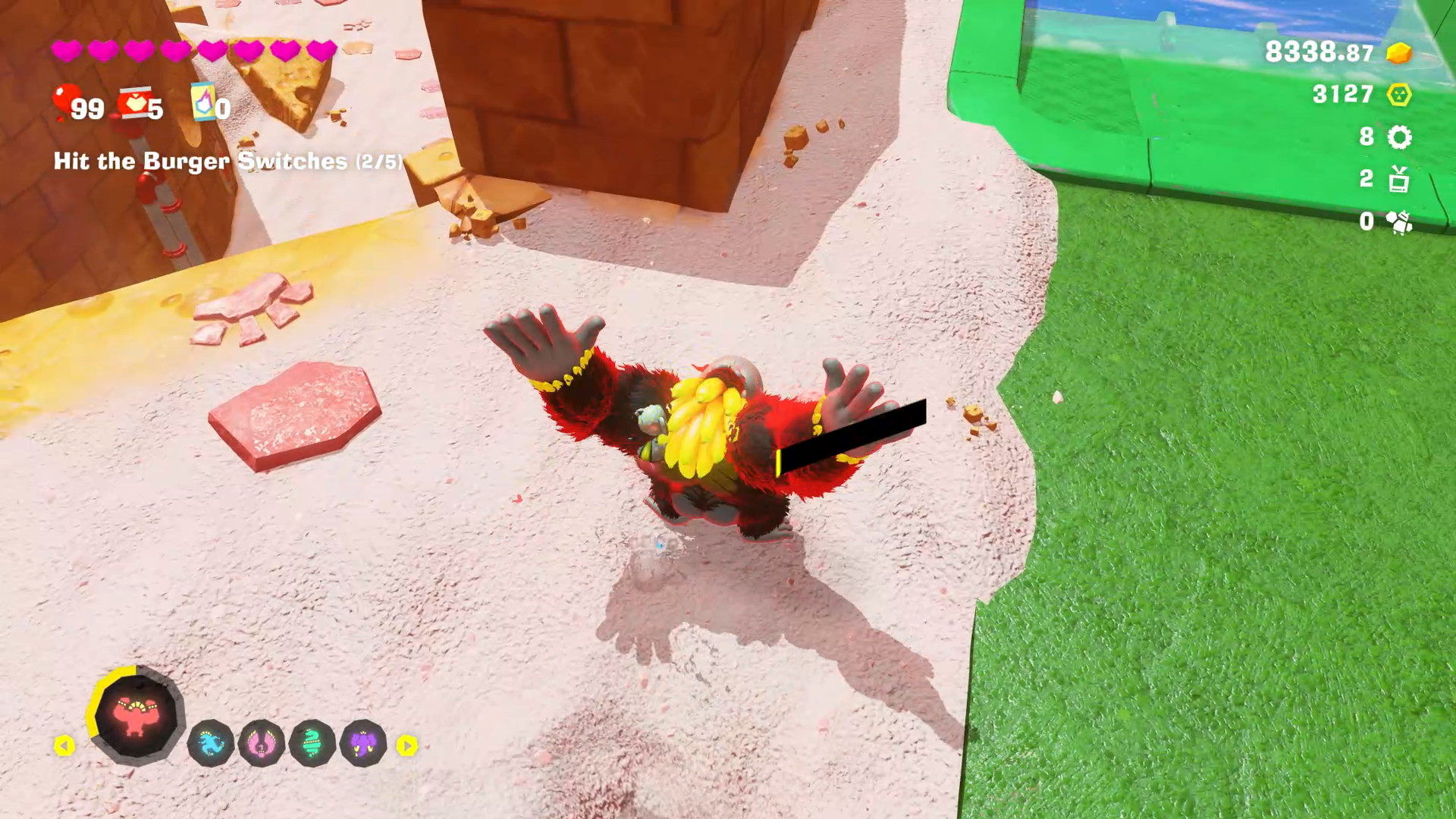Click the yellow left arrow beside Bananza icons
The width and height of the screenshot is (1456, 819).
[64, 745]
